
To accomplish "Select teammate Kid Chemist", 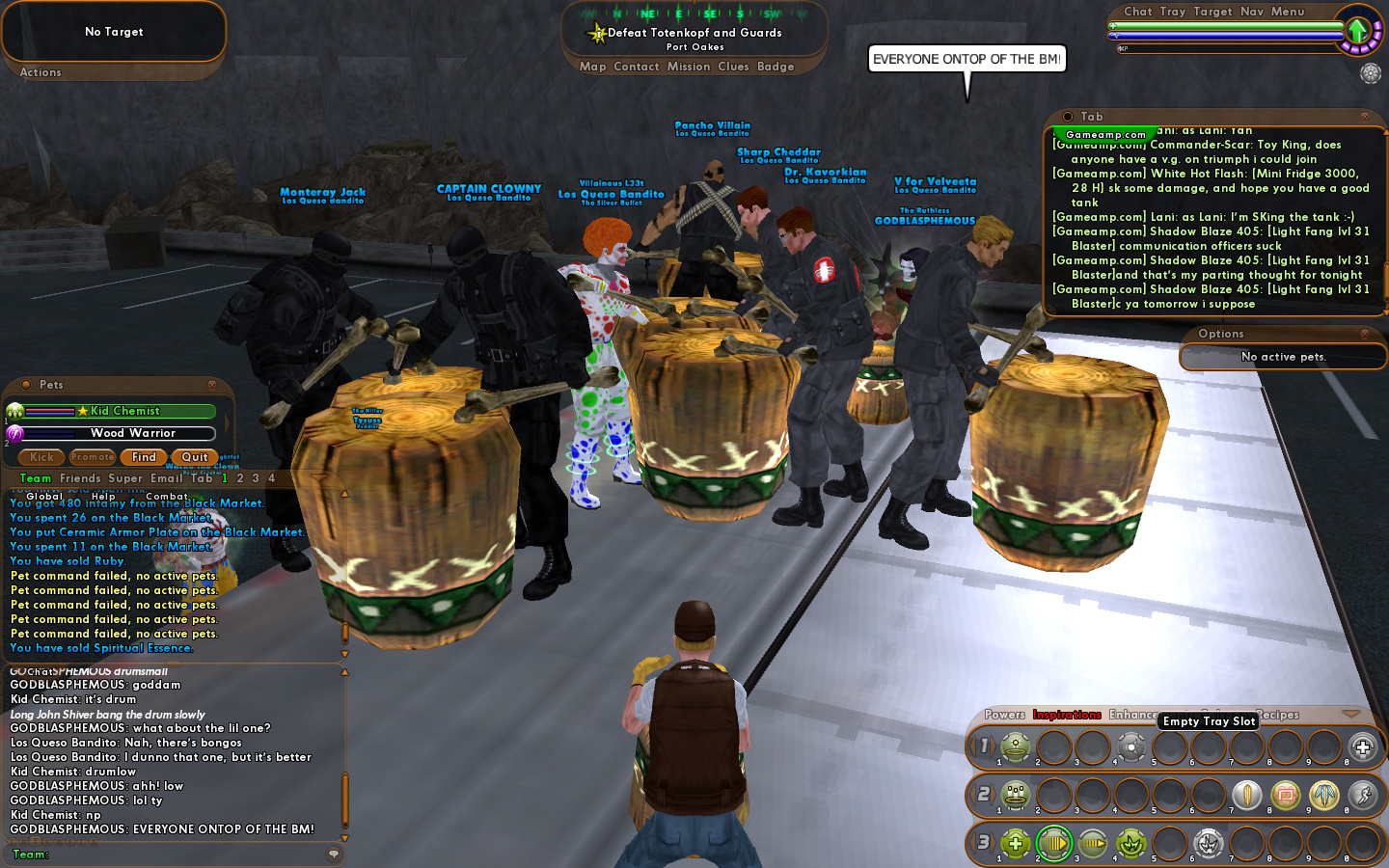I will tap(124, 411).
